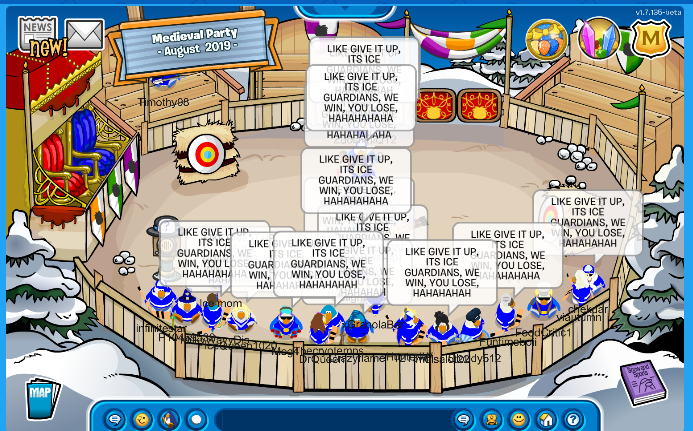Open the penguin actions menu

point(169,419)
